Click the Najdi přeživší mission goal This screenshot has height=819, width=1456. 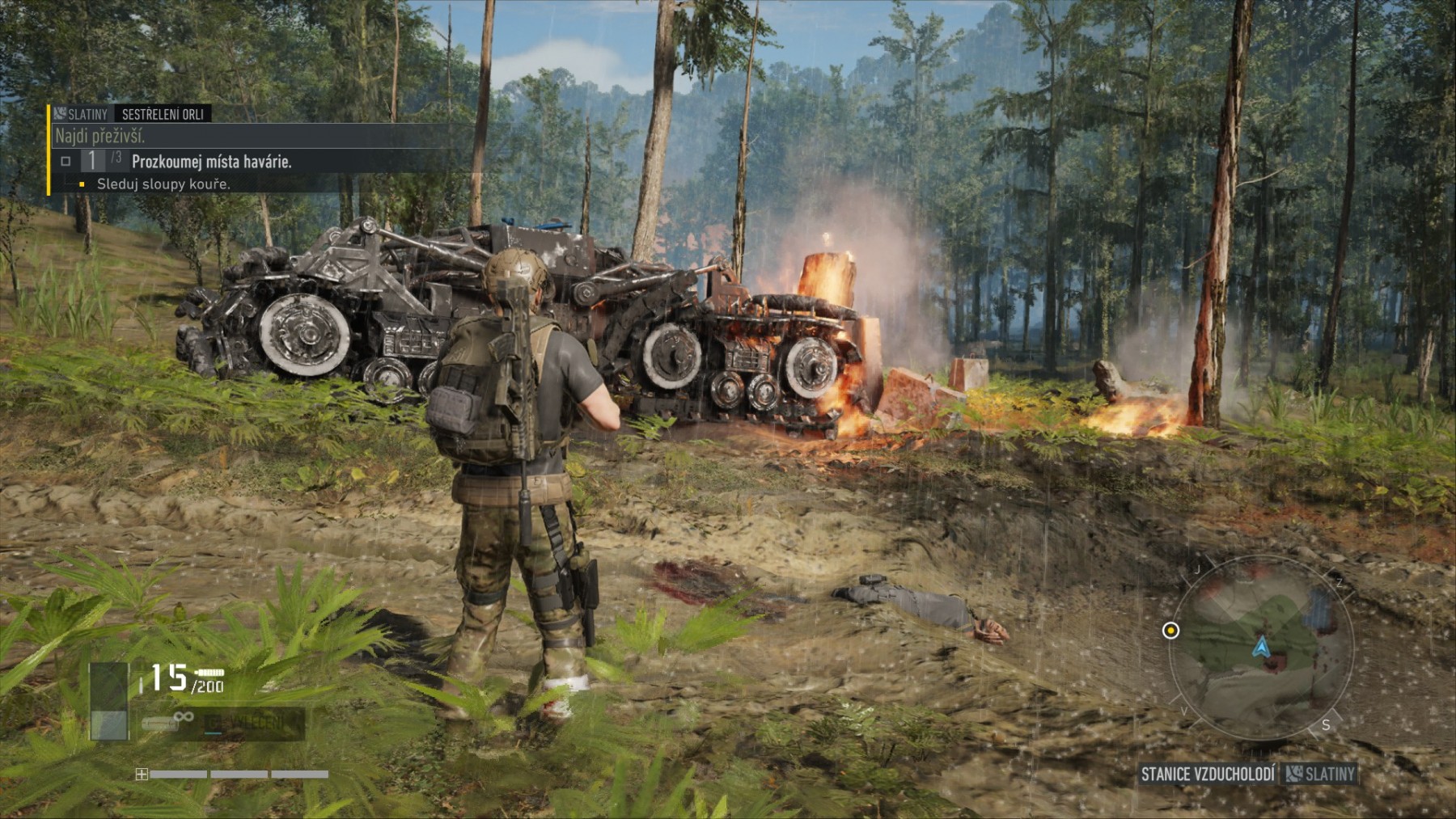(100, 136)
